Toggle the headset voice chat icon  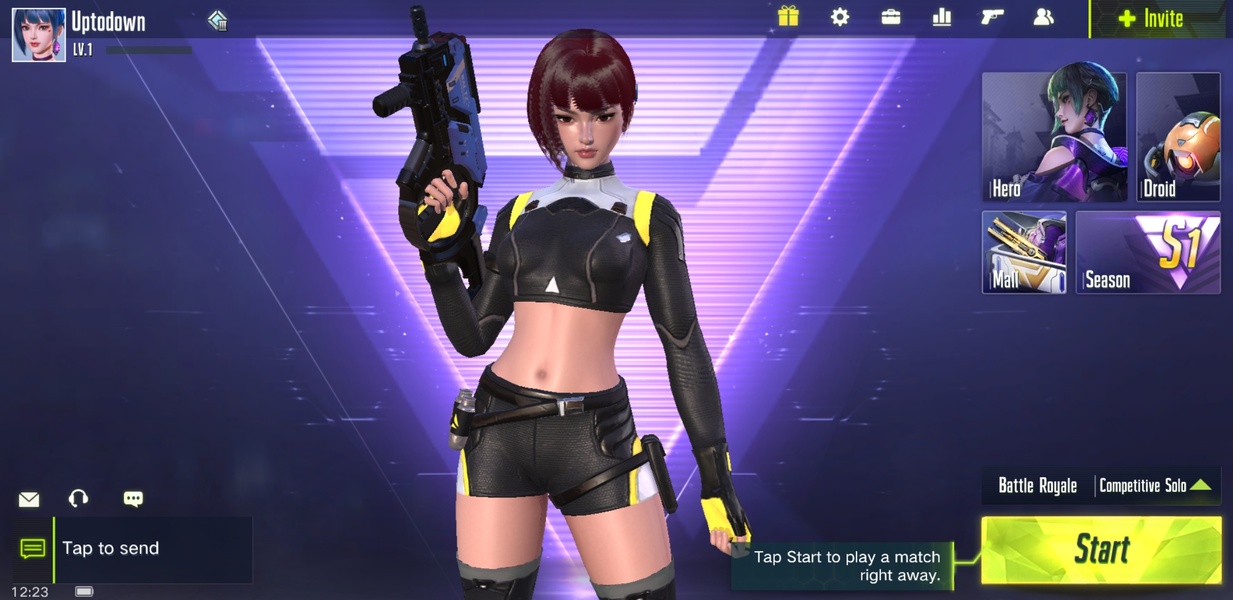[78, 499]
